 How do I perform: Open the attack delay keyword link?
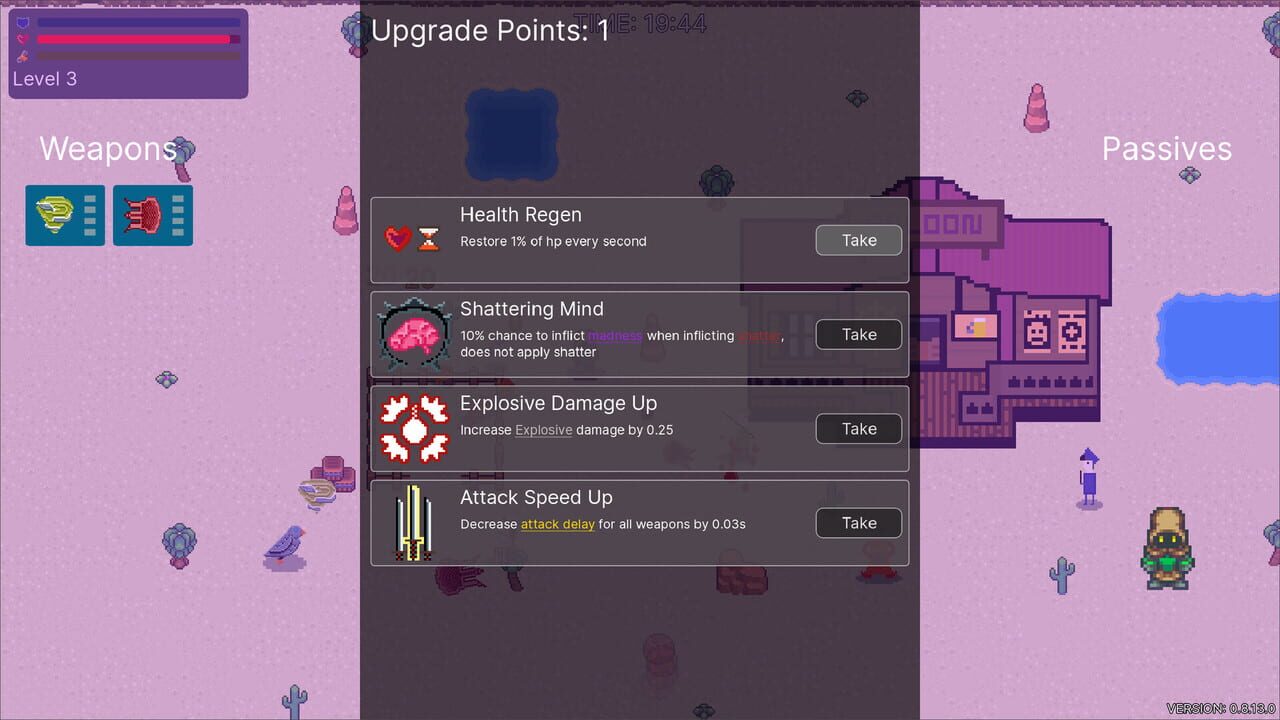556,523
